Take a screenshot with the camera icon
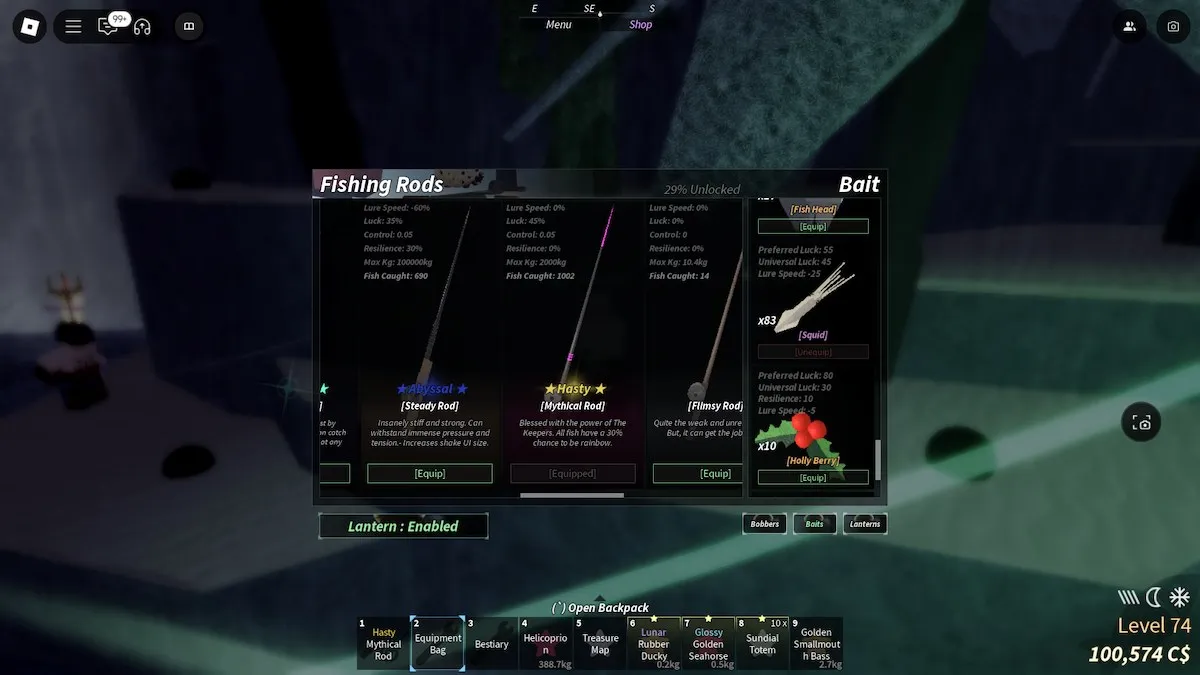Viewport: 1200px width, 675px height. point(1173,27)
